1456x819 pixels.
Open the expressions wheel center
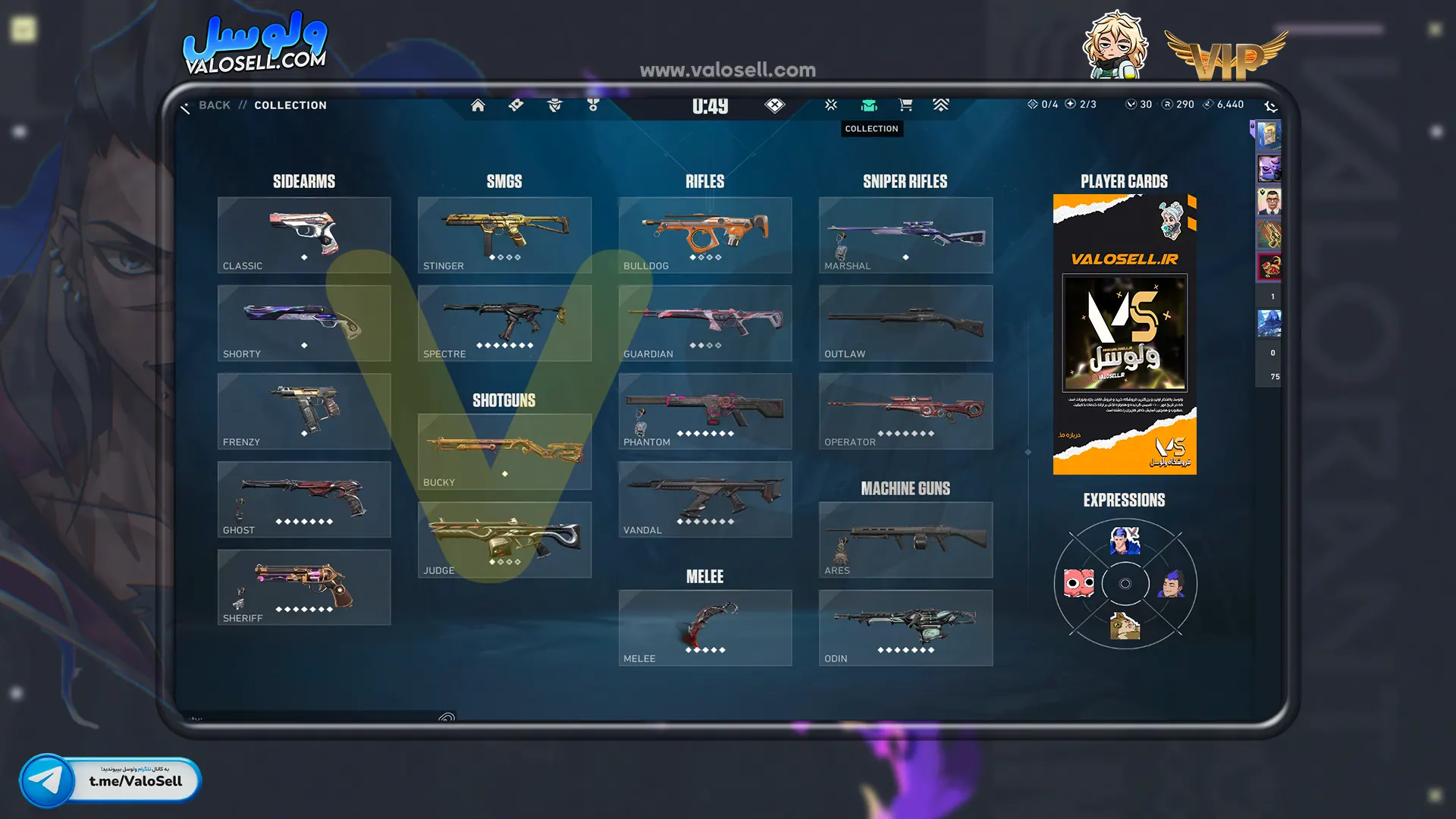pyautogui.click(x=1125, y=584)
